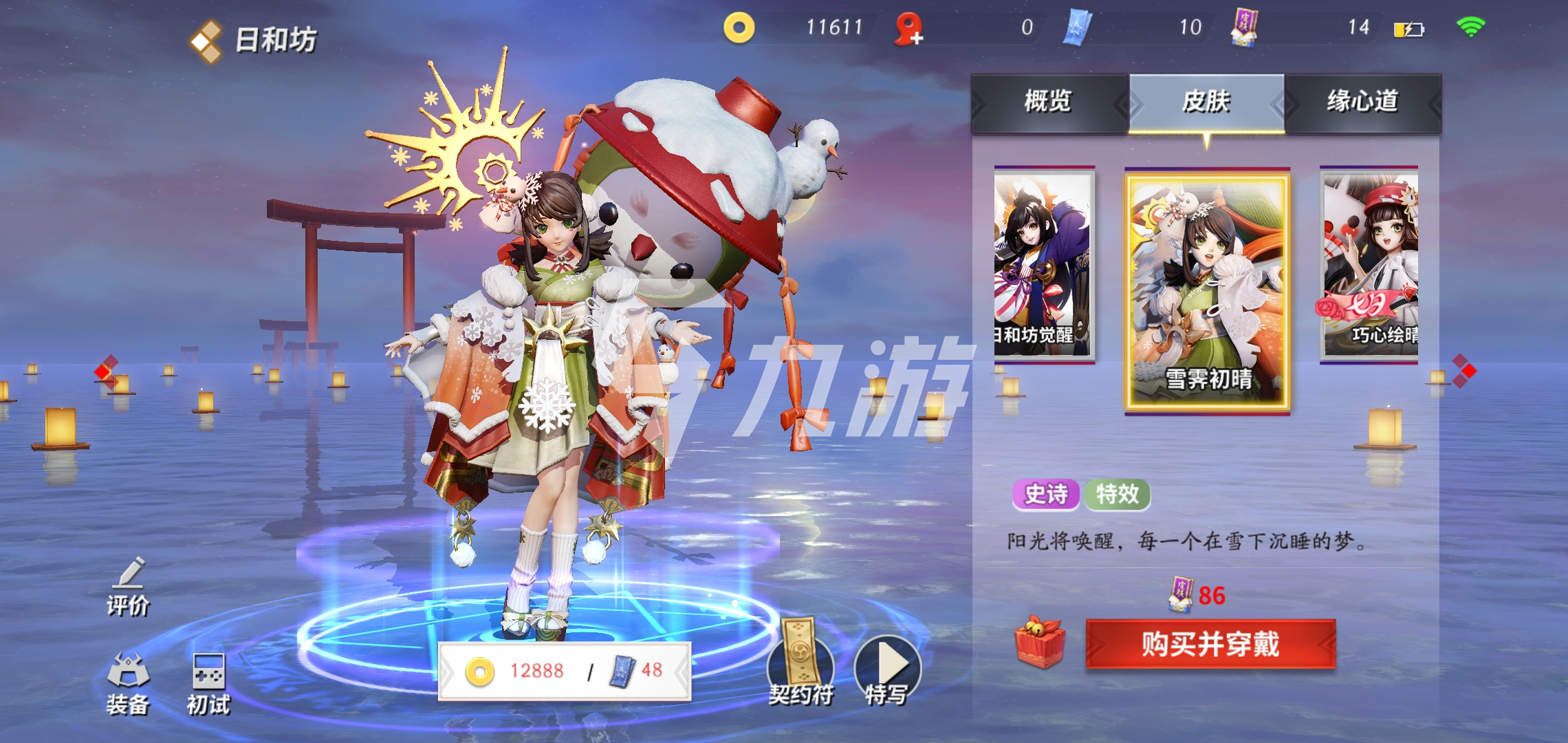The height and width of the screenshot is (743, 1568).
Task: Add currency via the red plus icon
Action: pyautogui.click(x=908, y=30)
